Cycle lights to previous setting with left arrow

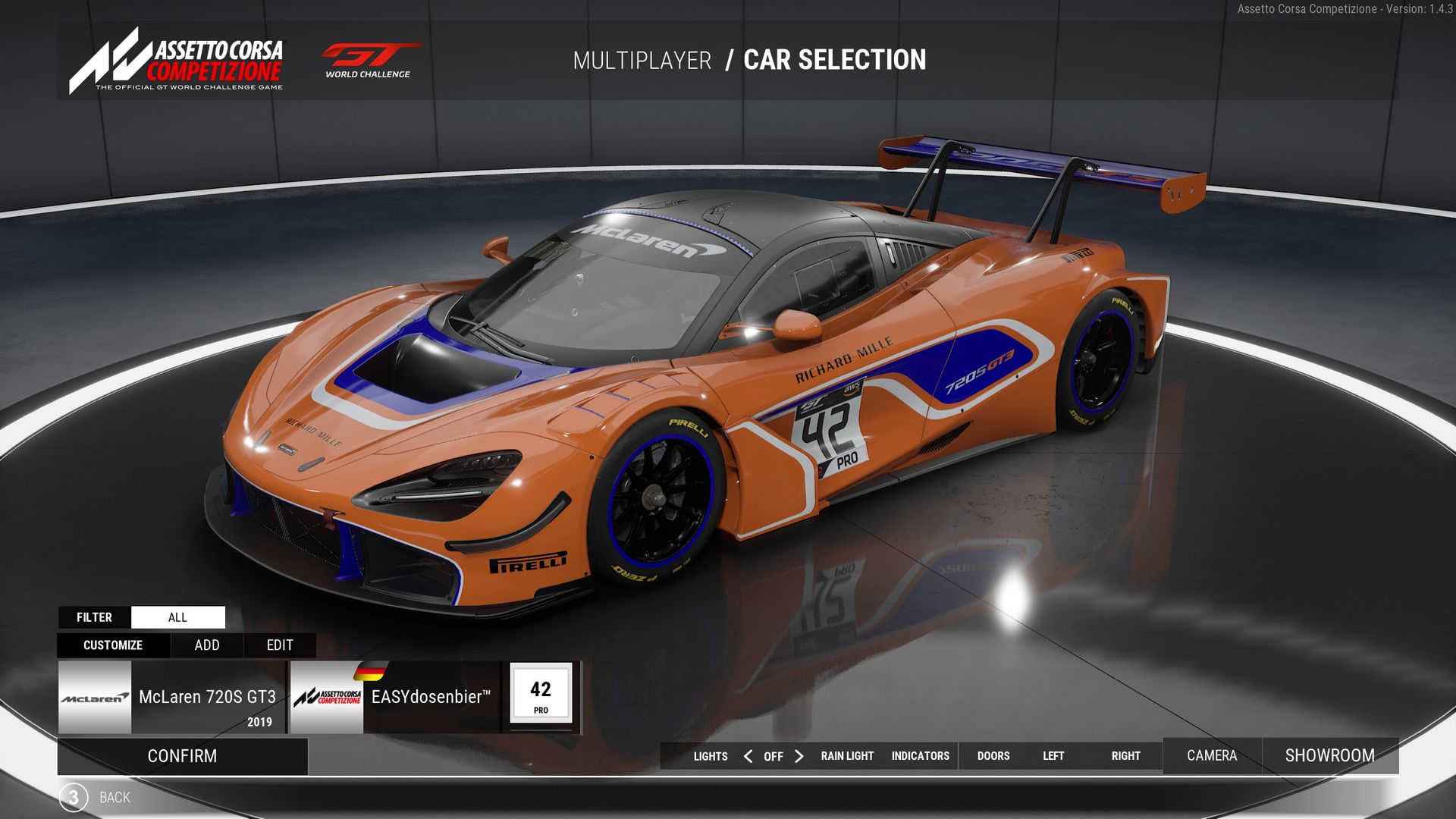coord(748,756)
